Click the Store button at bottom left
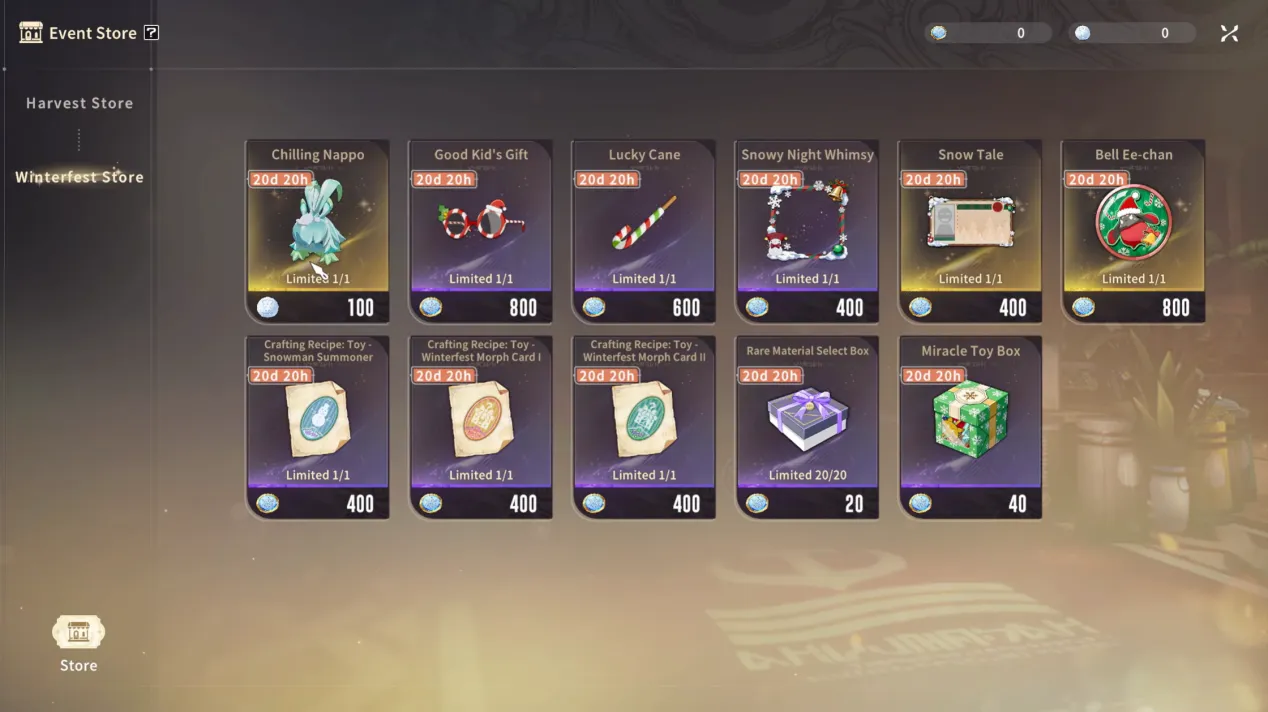1268x712 pixels. point(78,643)
